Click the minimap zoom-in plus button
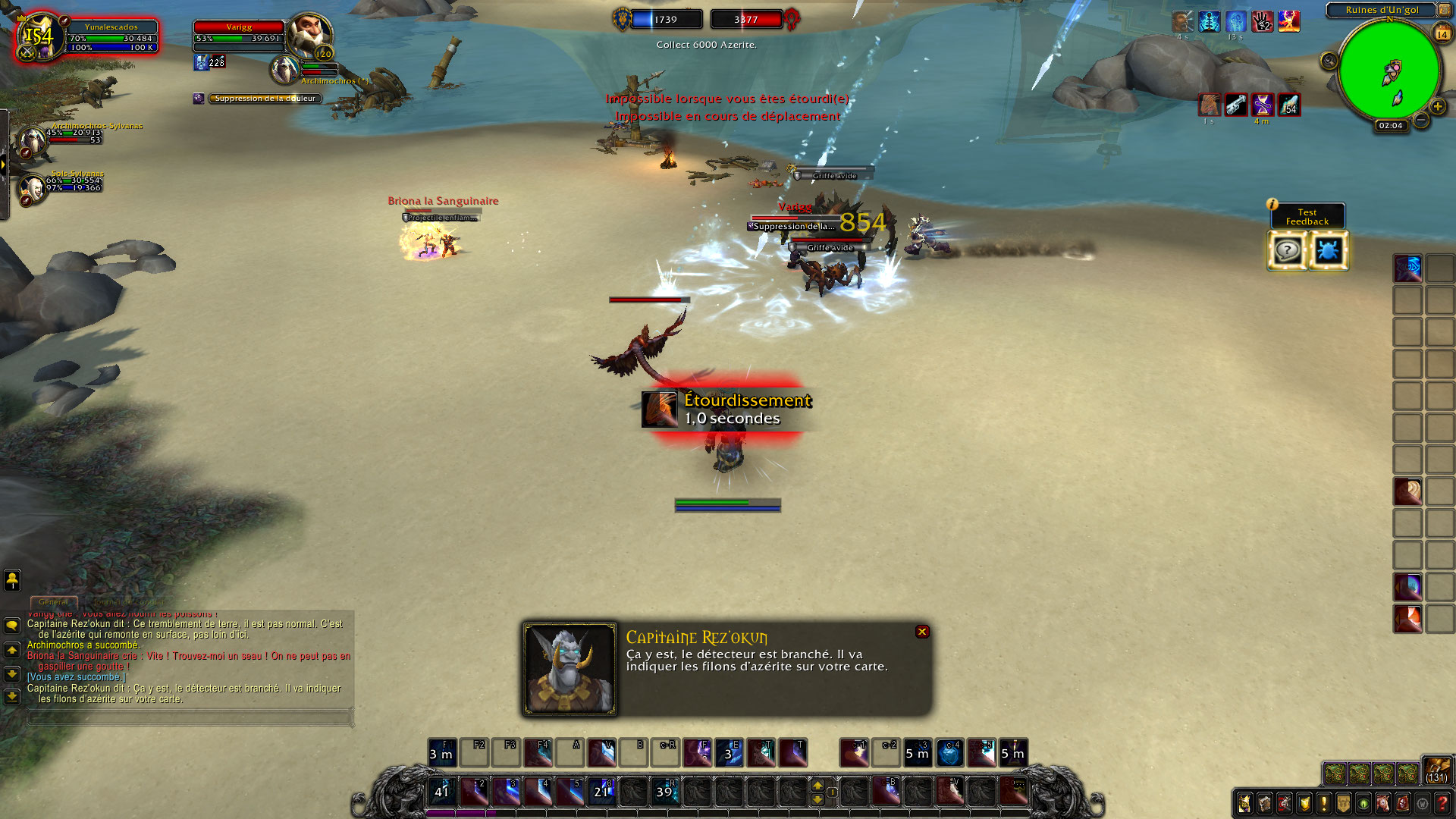Screen dimensions: 1456x819 point(1437,107)
